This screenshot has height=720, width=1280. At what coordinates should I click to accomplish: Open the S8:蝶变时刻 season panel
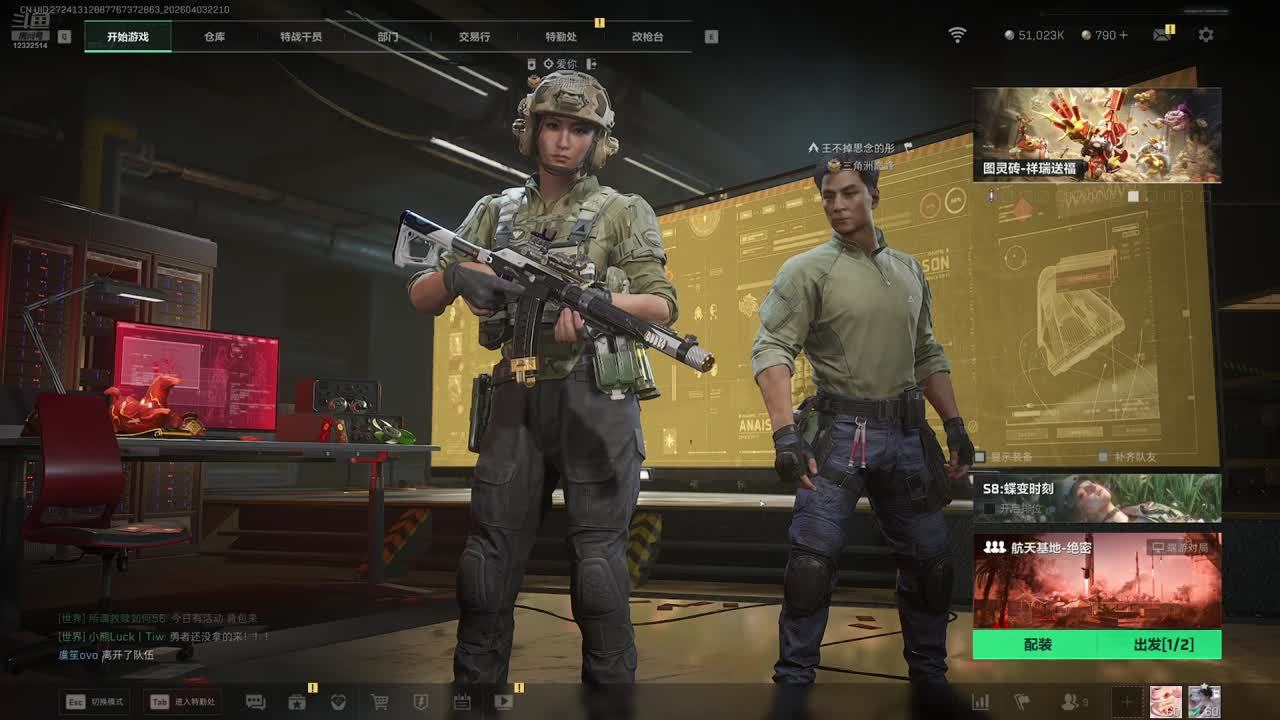click(1097, 498)
